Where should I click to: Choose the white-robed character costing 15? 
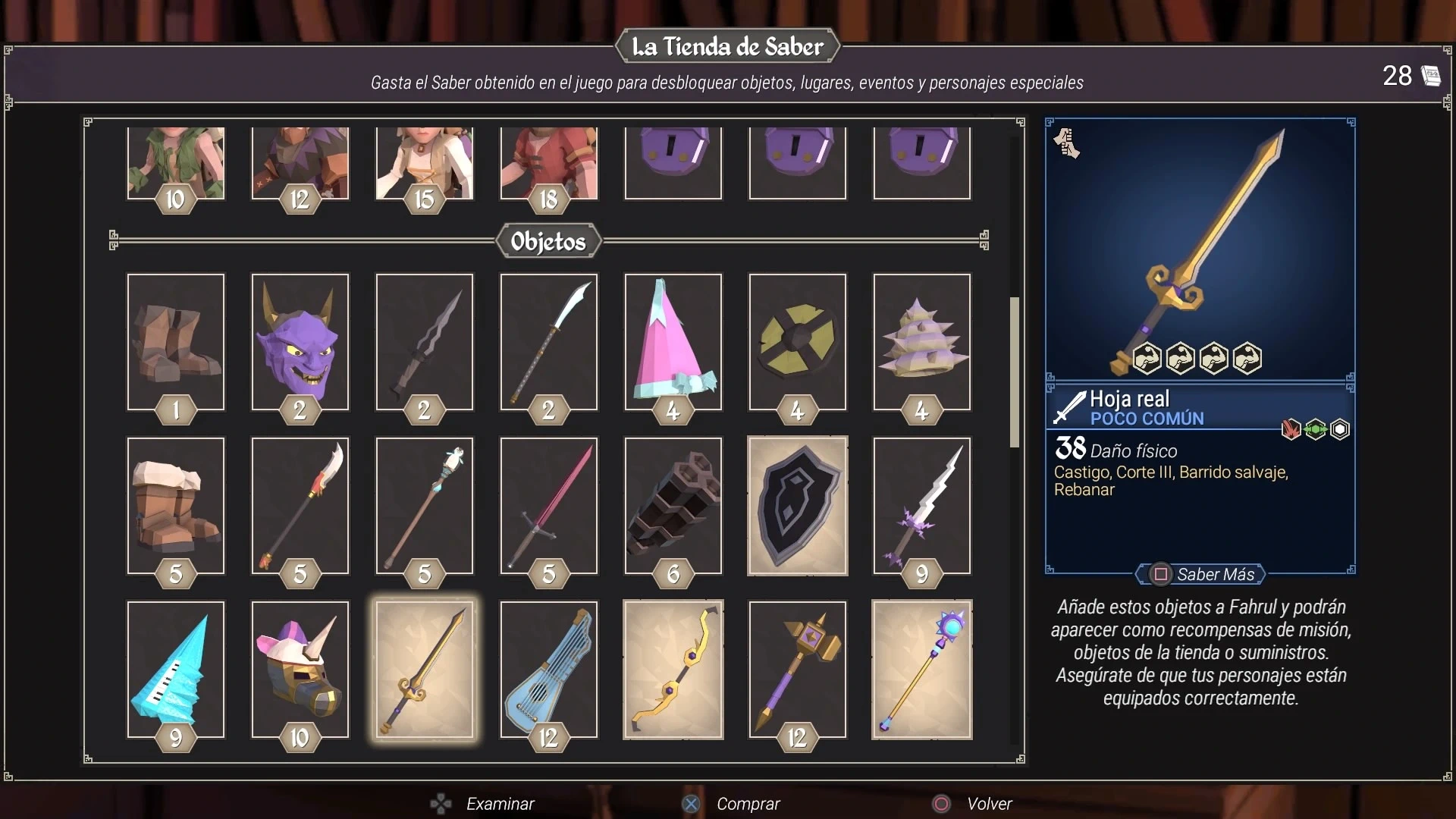(424, 163)
